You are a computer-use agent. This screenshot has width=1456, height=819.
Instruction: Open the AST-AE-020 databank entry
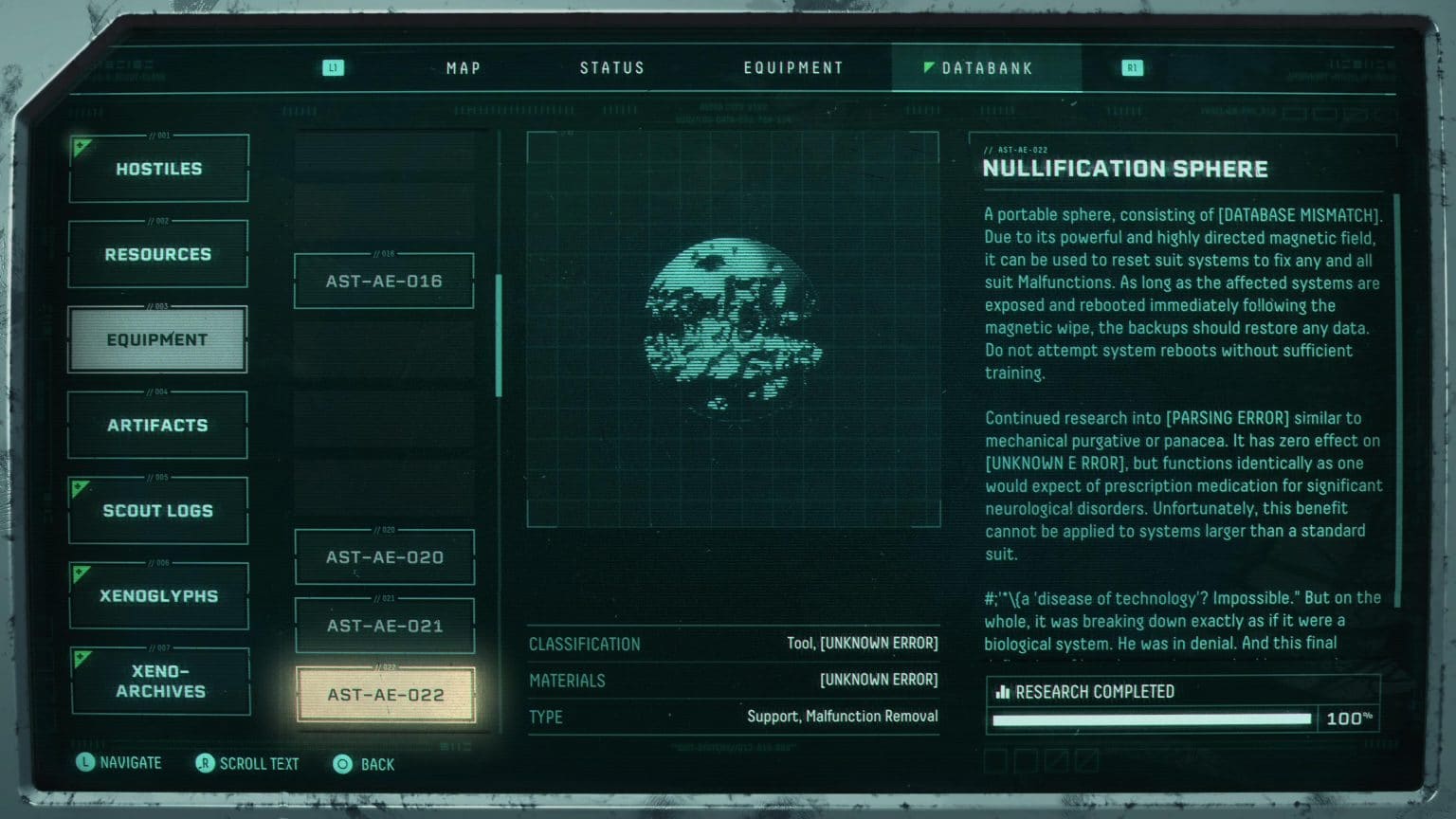click(x=384, y=556)
